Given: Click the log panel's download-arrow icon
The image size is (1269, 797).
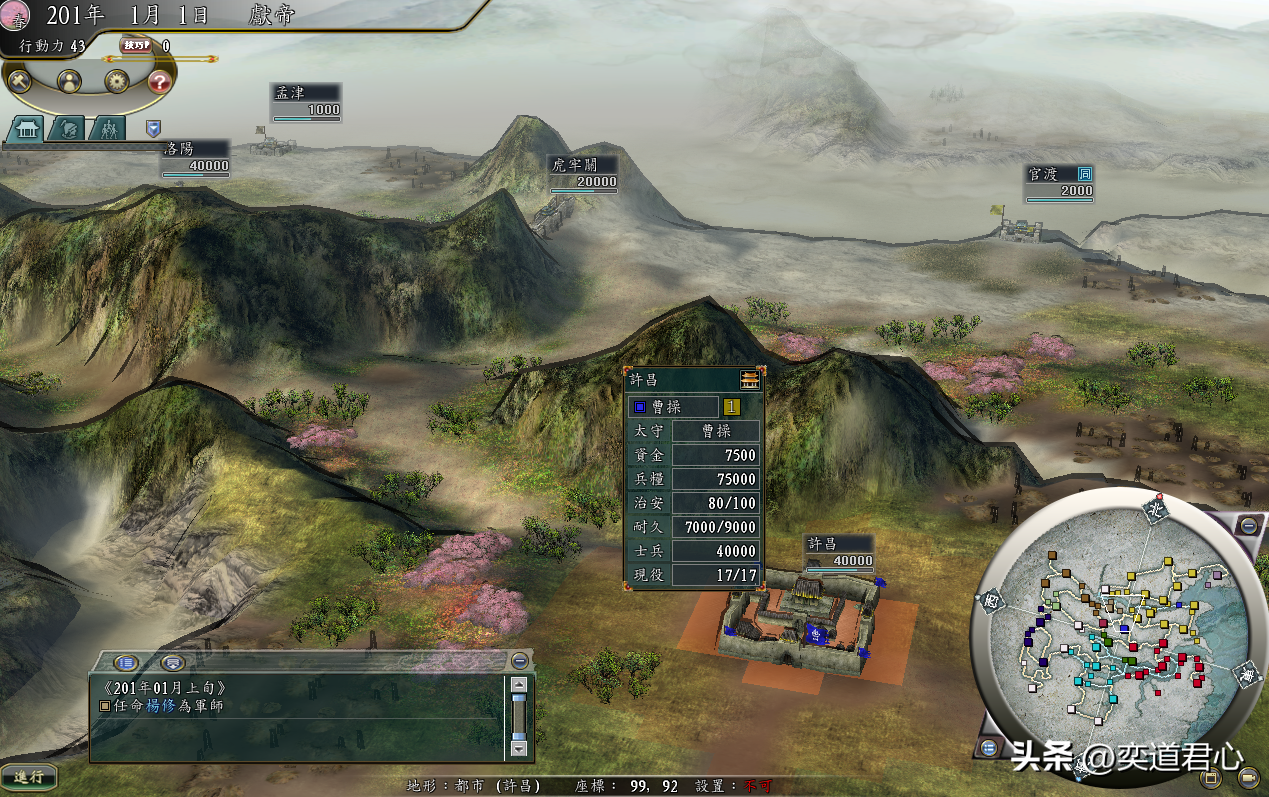Looking at the screenshot, I should (x=173, y=662).
